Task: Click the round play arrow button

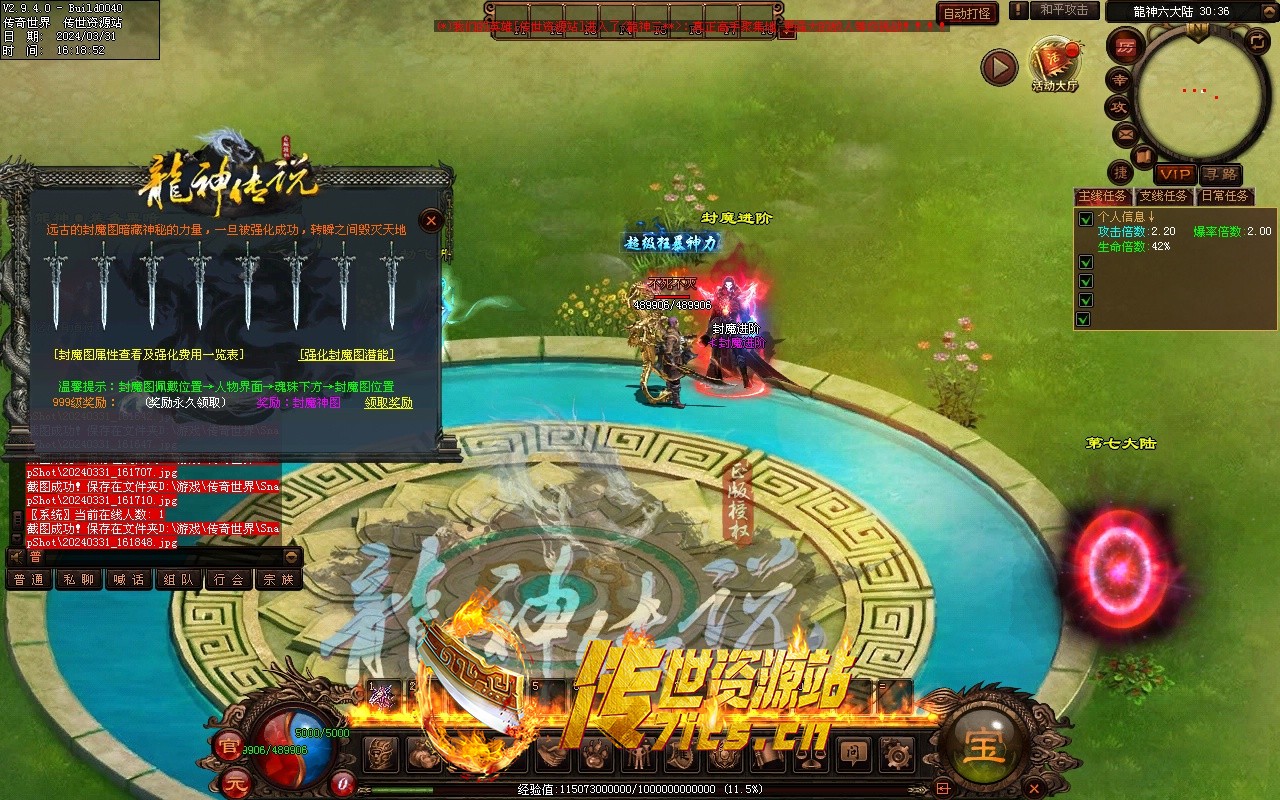Action: [998, 68]
